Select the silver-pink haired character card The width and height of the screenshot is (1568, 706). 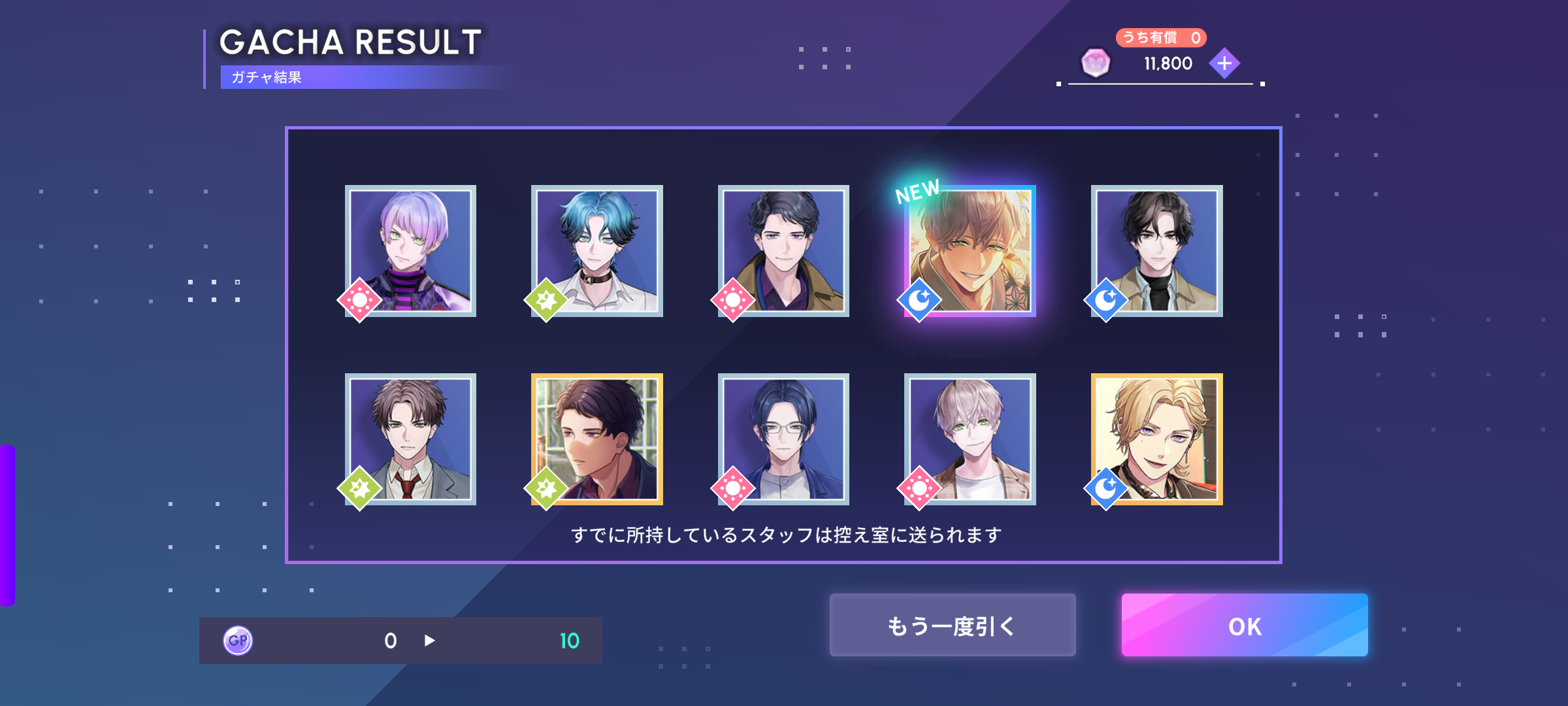point(970,439)
